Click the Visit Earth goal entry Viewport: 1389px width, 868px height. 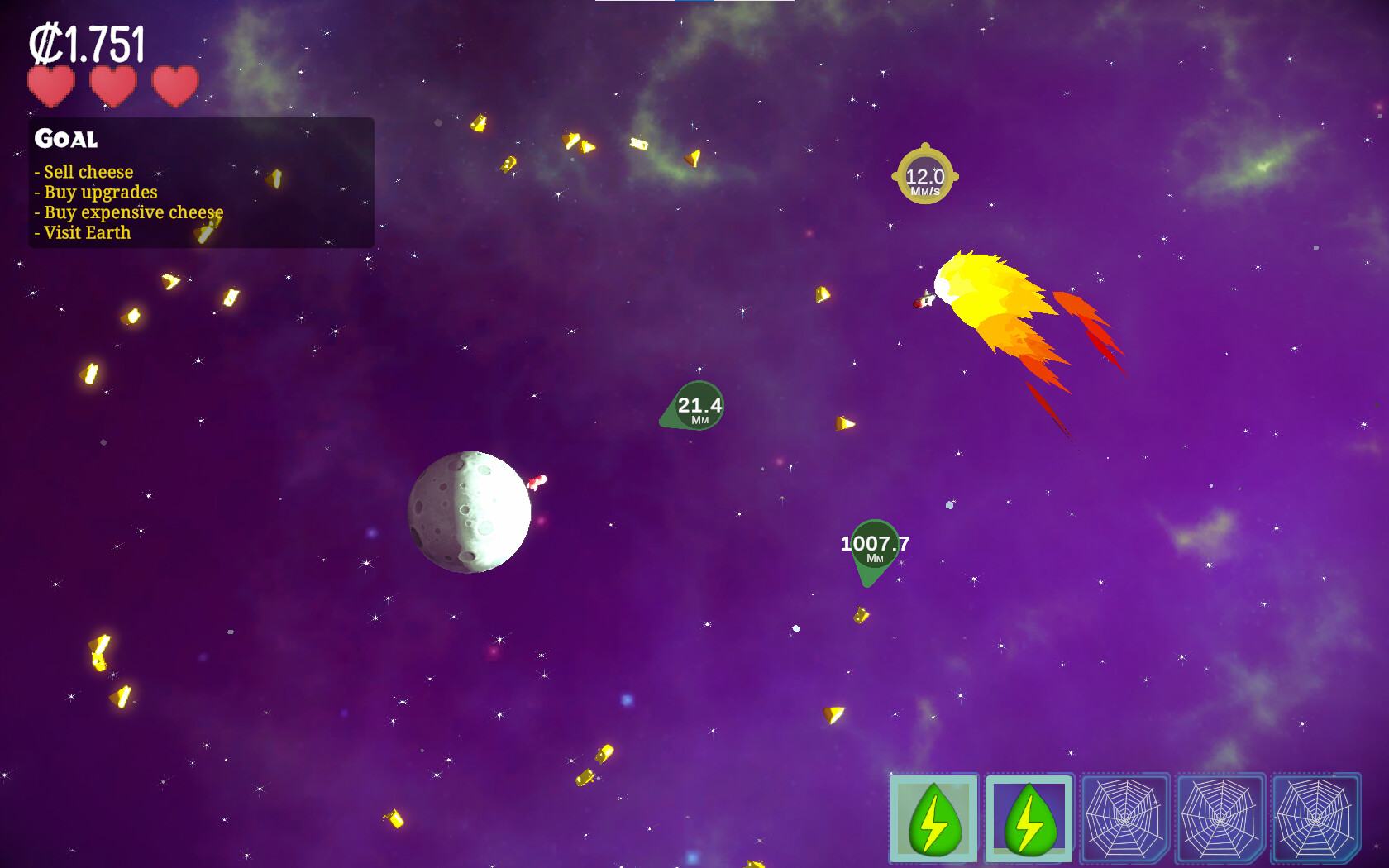tap(82, 232)
